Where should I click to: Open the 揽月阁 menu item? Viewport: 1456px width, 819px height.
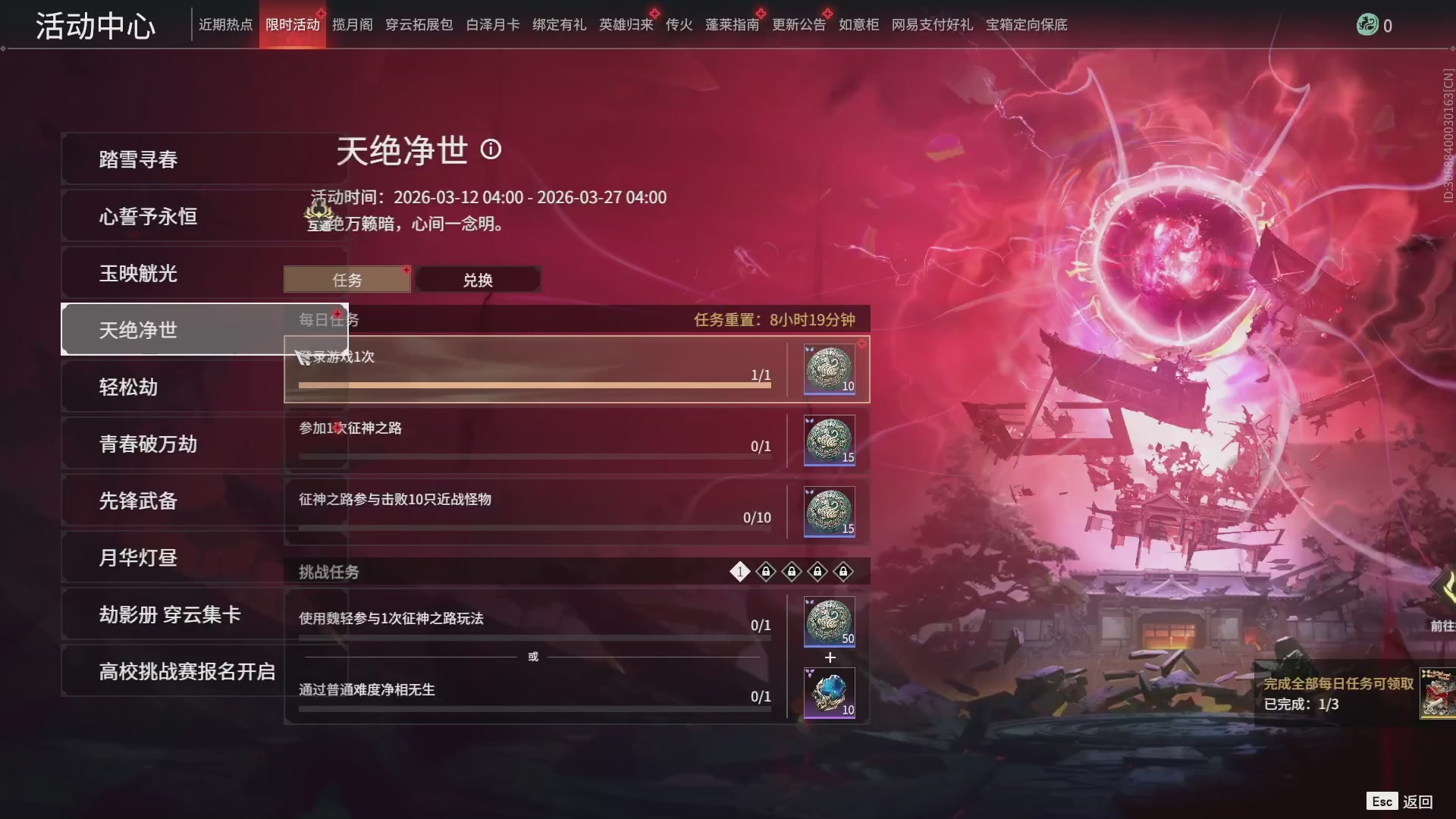tap(351, 24)
